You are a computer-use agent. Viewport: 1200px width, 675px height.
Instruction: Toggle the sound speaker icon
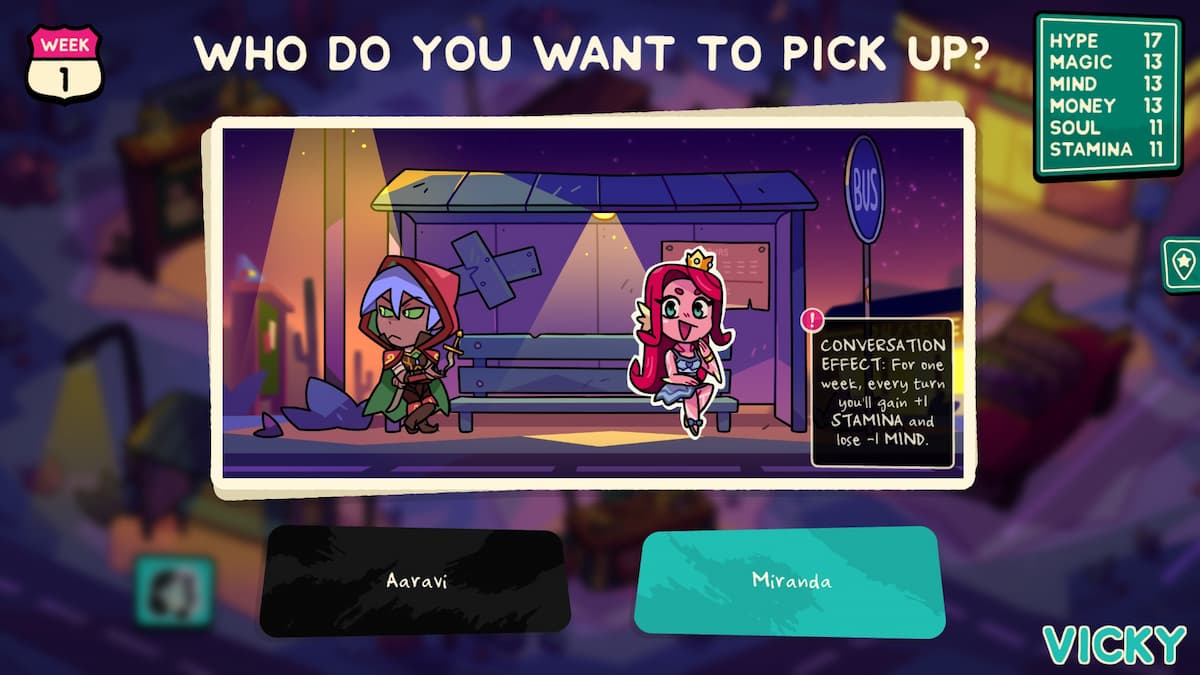pos(174,591)
